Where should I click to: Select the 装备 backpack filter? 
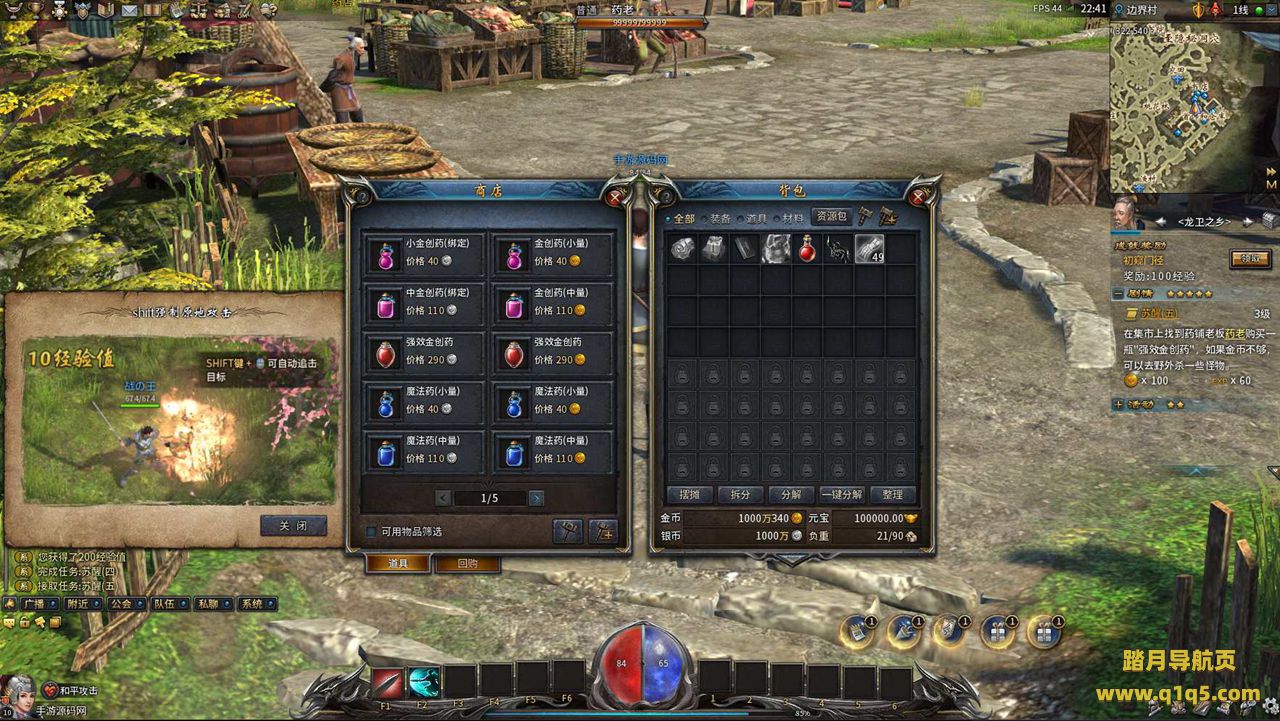click(720, 218)
